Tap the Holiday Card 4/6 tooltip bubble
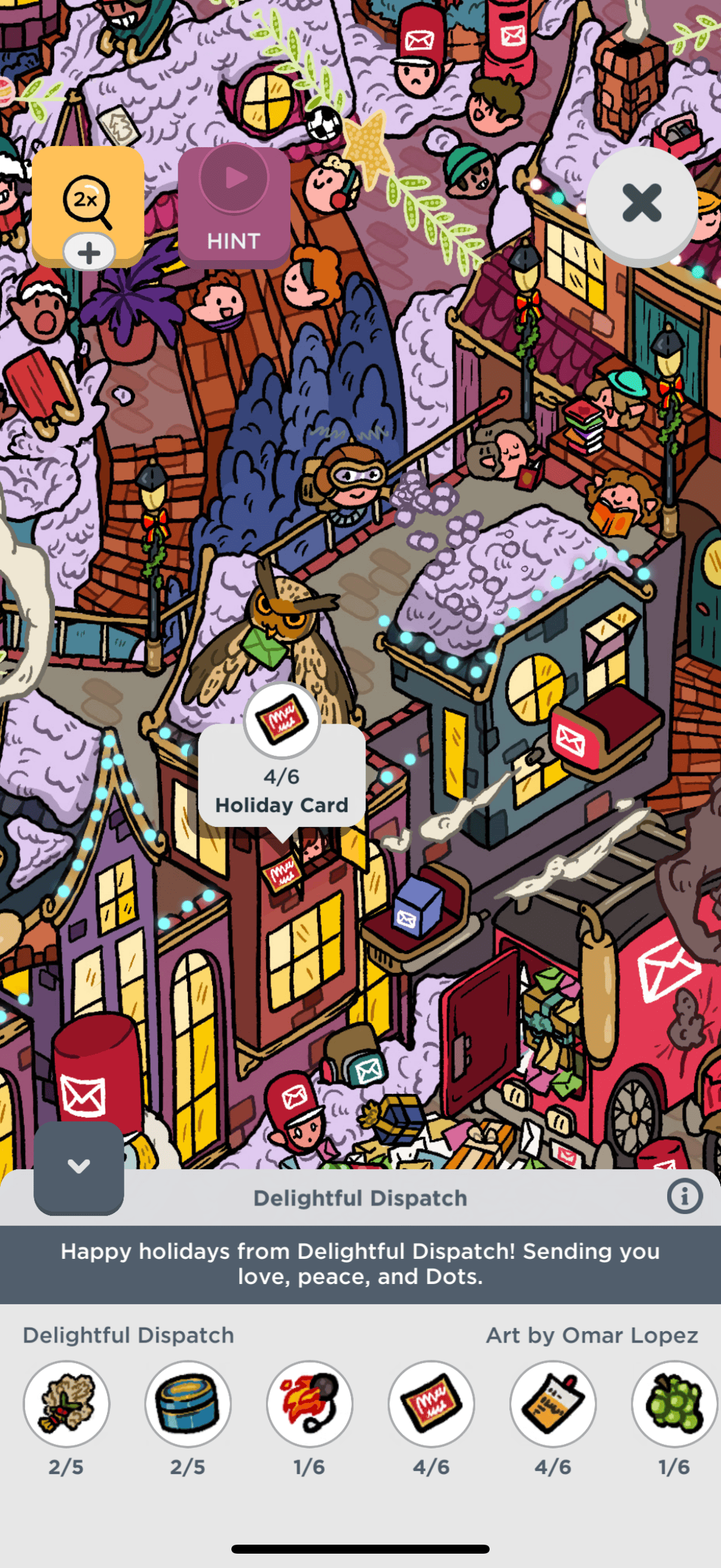 tap(282, 776)
